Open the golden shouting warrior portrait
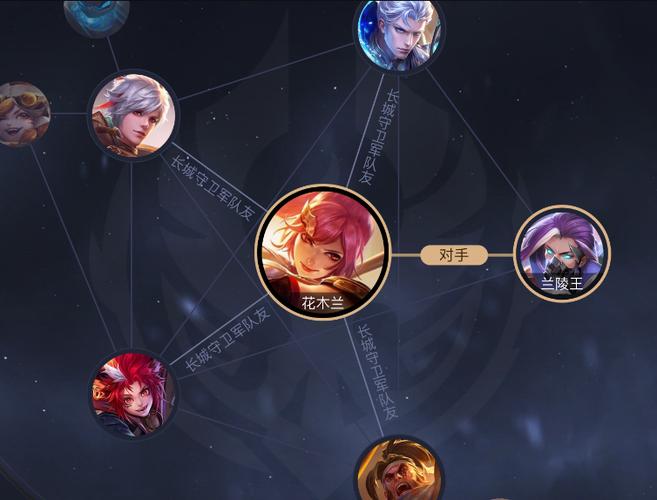657x500 pixels. 399,474
